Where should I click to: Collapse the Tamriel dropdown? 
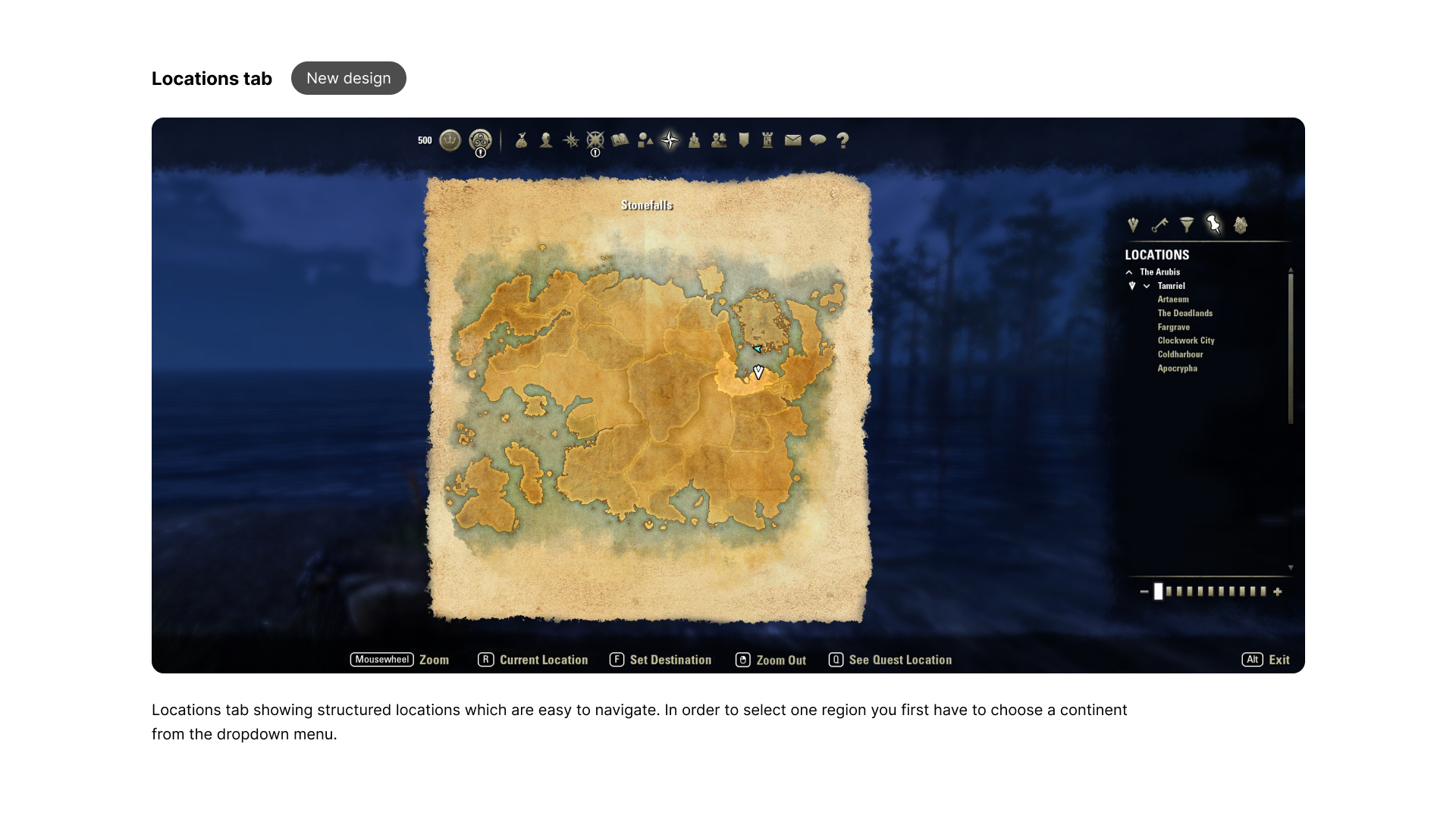tap(1146, 286)
